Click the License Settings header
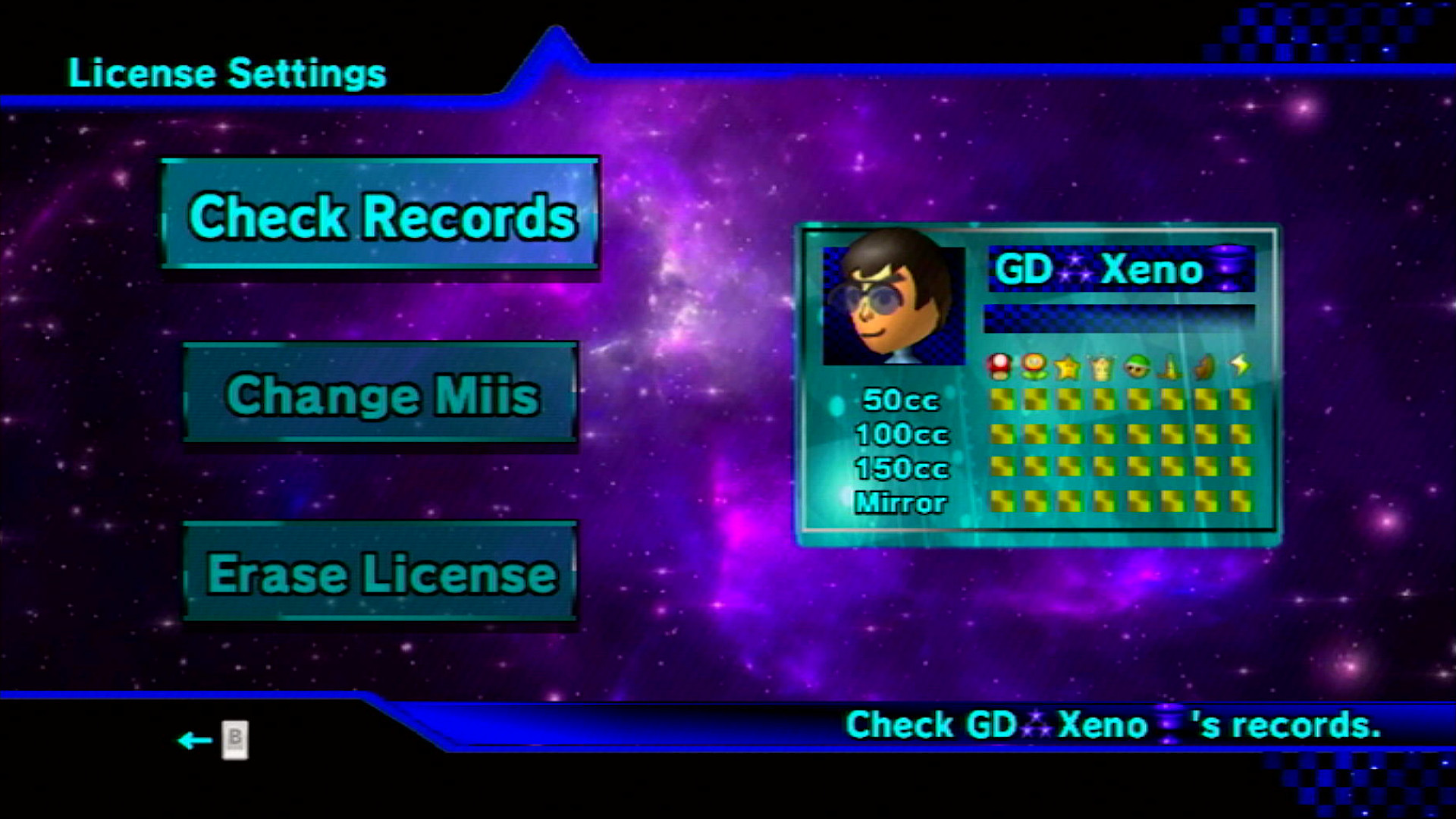Screen dimensions: 1456x819 tap(225, 73)
